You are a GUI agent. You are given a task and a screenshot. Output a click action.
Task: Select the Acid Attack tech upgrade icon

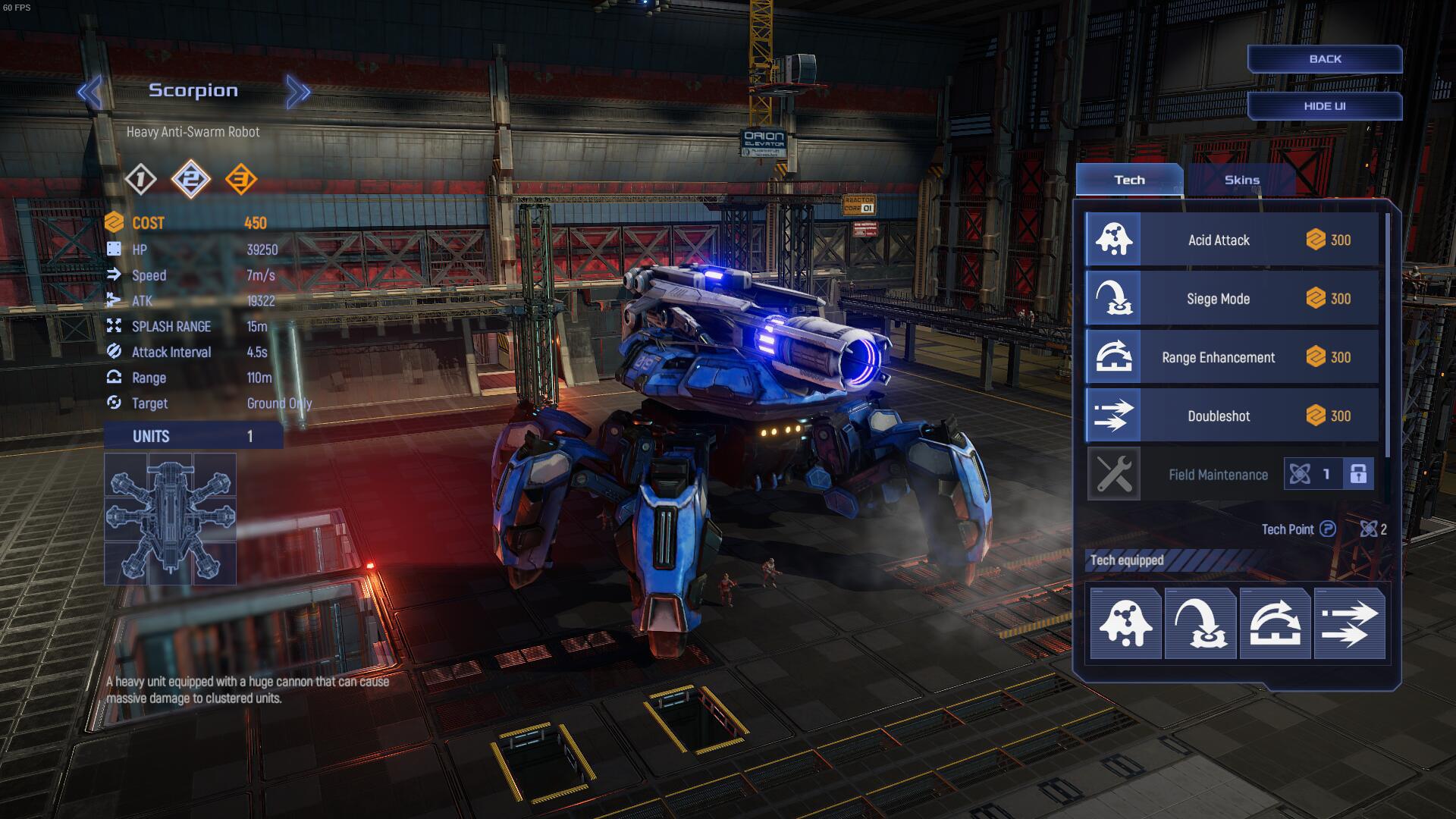pos(1114,240)
